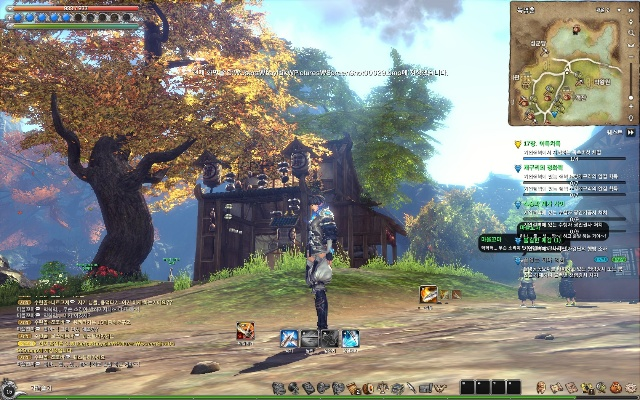Screen dimensions: 640x400
Task: Collapse the quest tracker panel arrow
Action: [631, 131]
